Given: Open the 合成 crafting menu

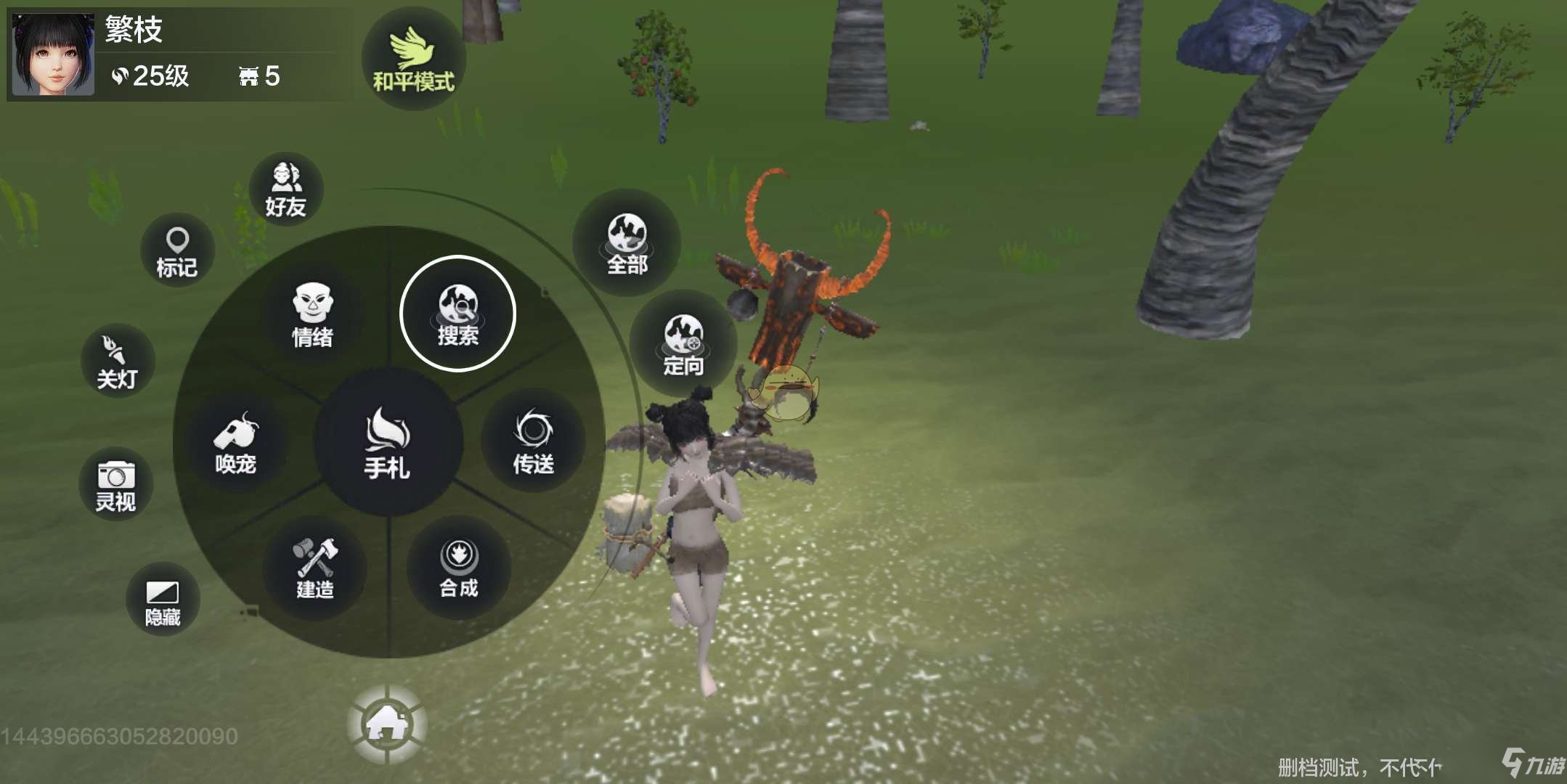Looking at the screenshot, I should coord(459,568).
